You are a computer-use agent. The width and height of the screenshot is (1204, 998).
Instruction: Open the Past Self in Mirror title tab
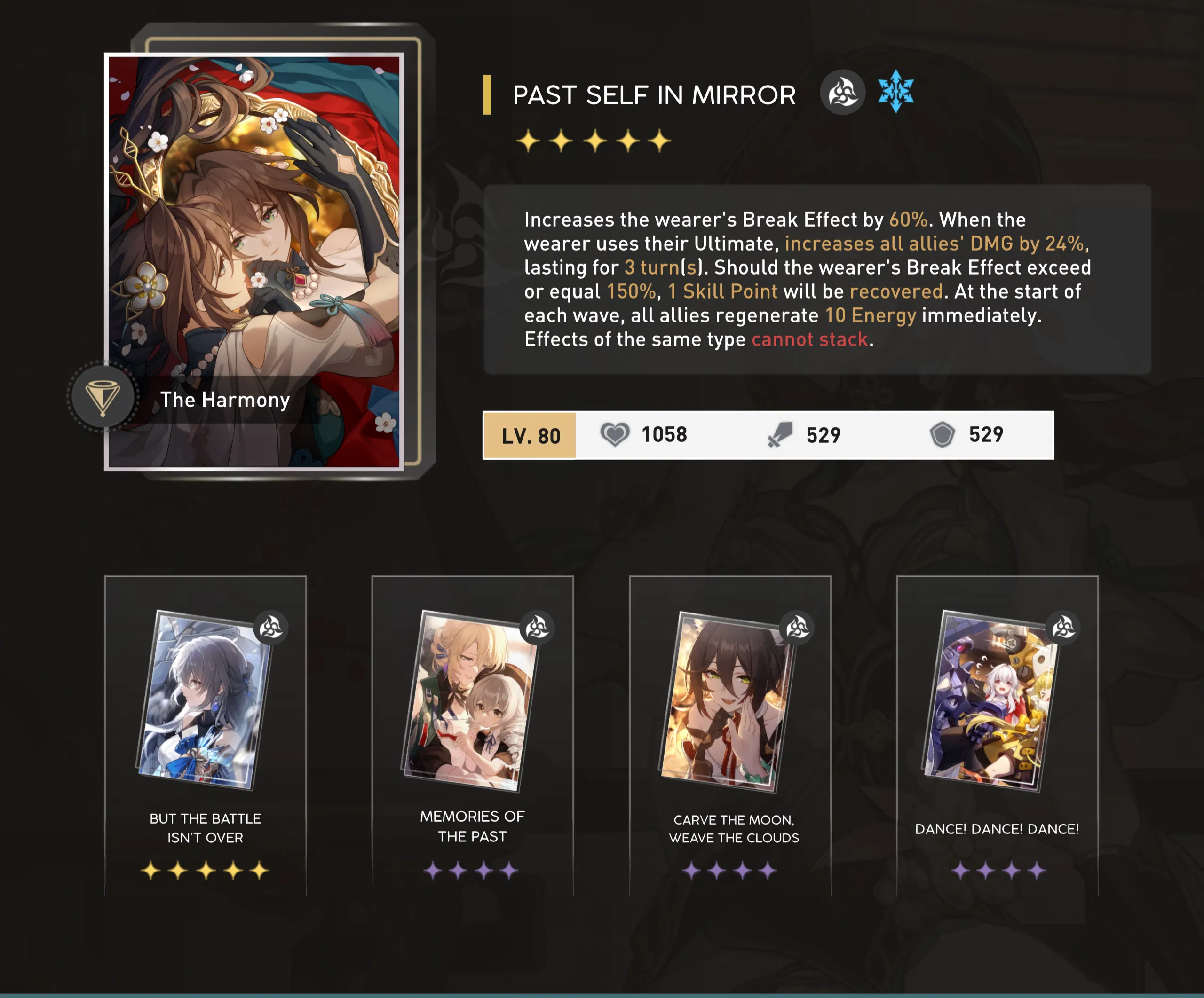(654, 94)
